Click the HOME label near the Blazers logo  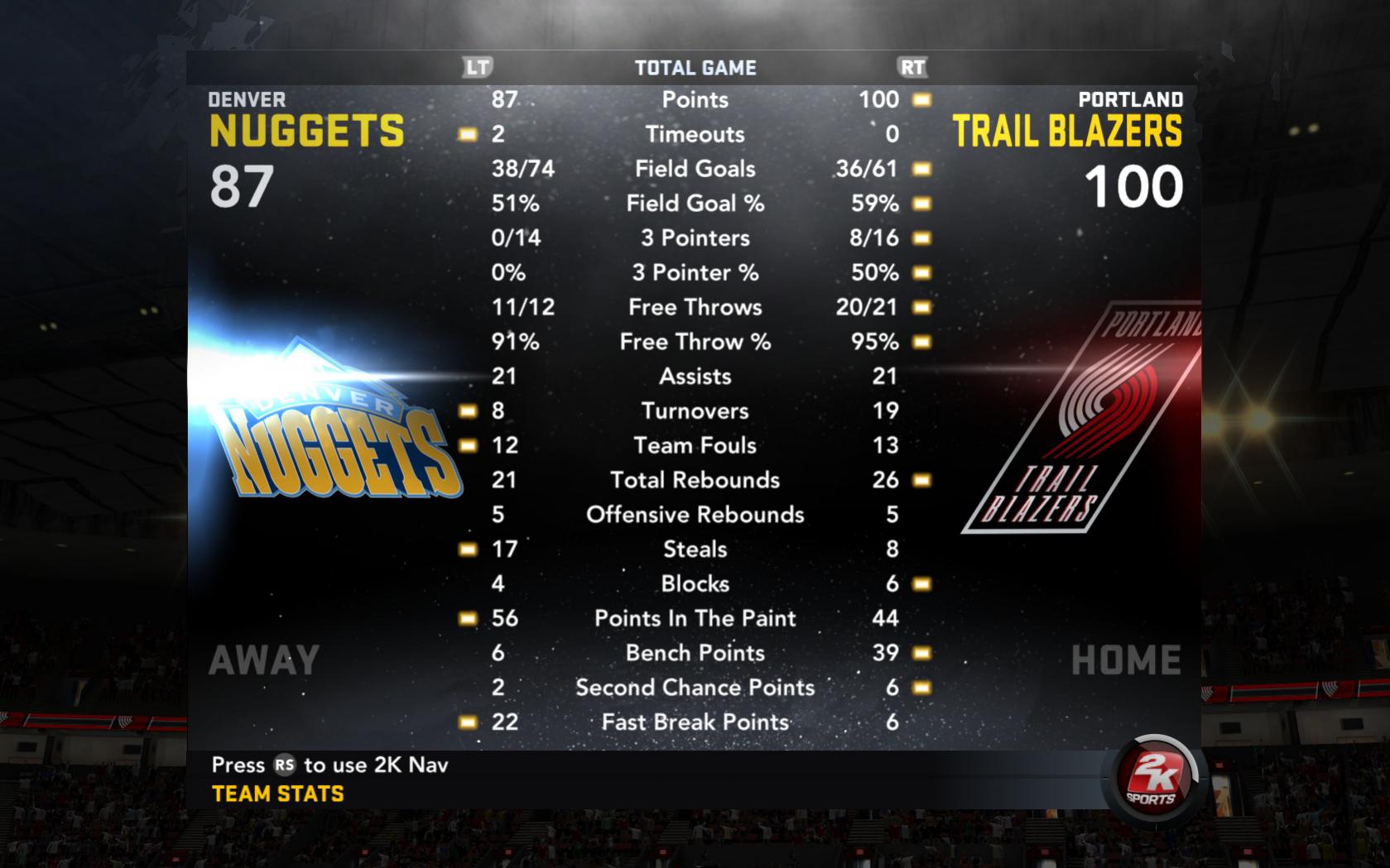pyautogui.click(x=1126, y=659)
